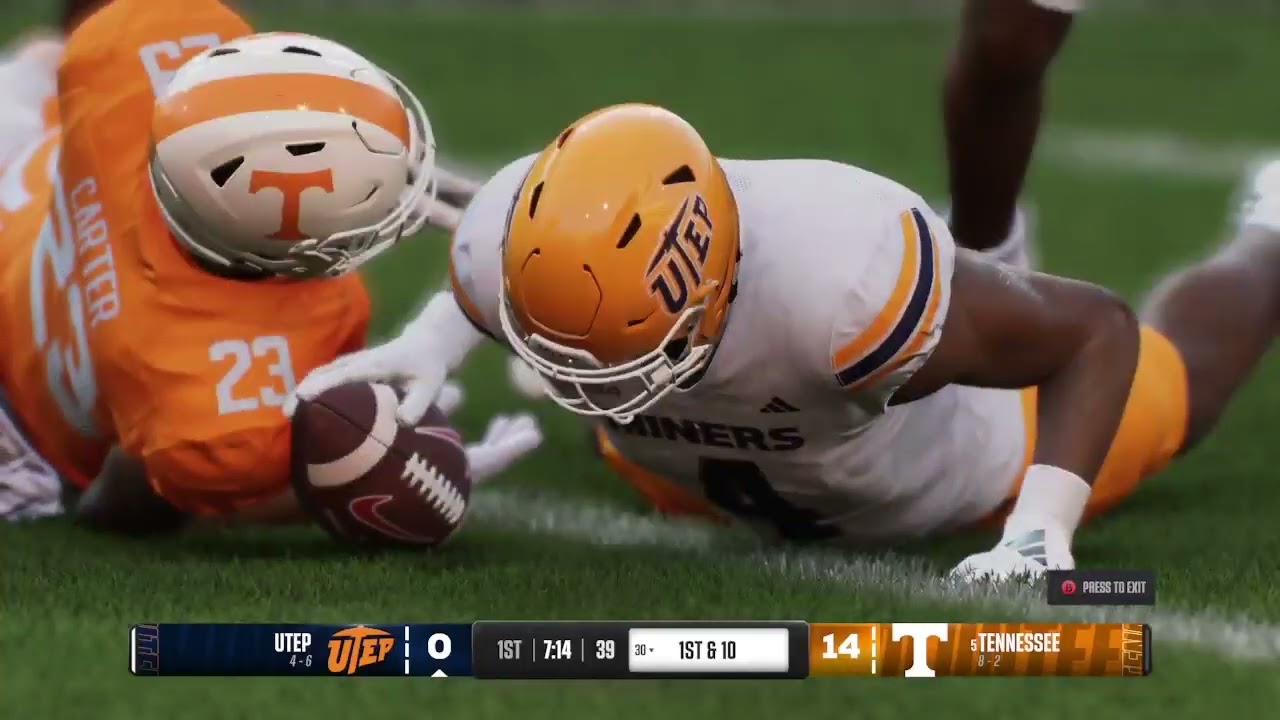Select the UTEP team name on the scoreboard
This screenshot has height=720, width=1280.
(x=292, y=644)
